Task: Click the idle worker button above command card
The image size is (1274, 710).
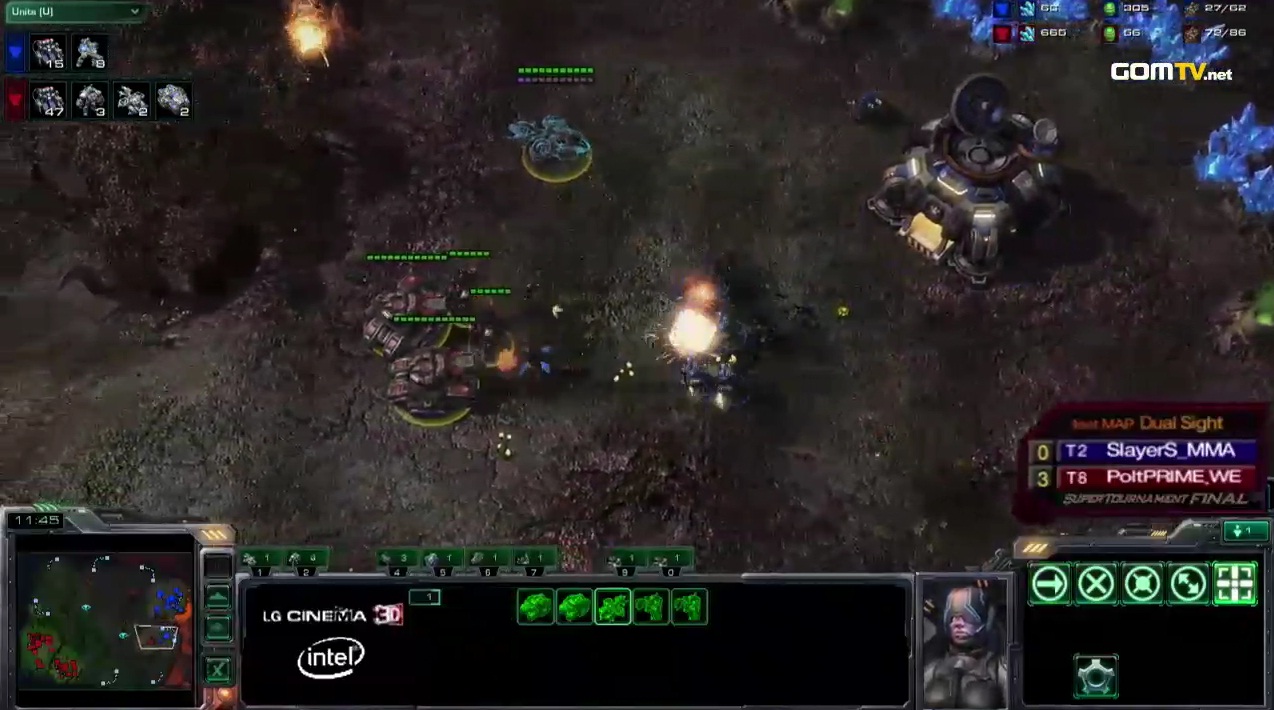Action: pyautogui.click(x=1243, y=531)
